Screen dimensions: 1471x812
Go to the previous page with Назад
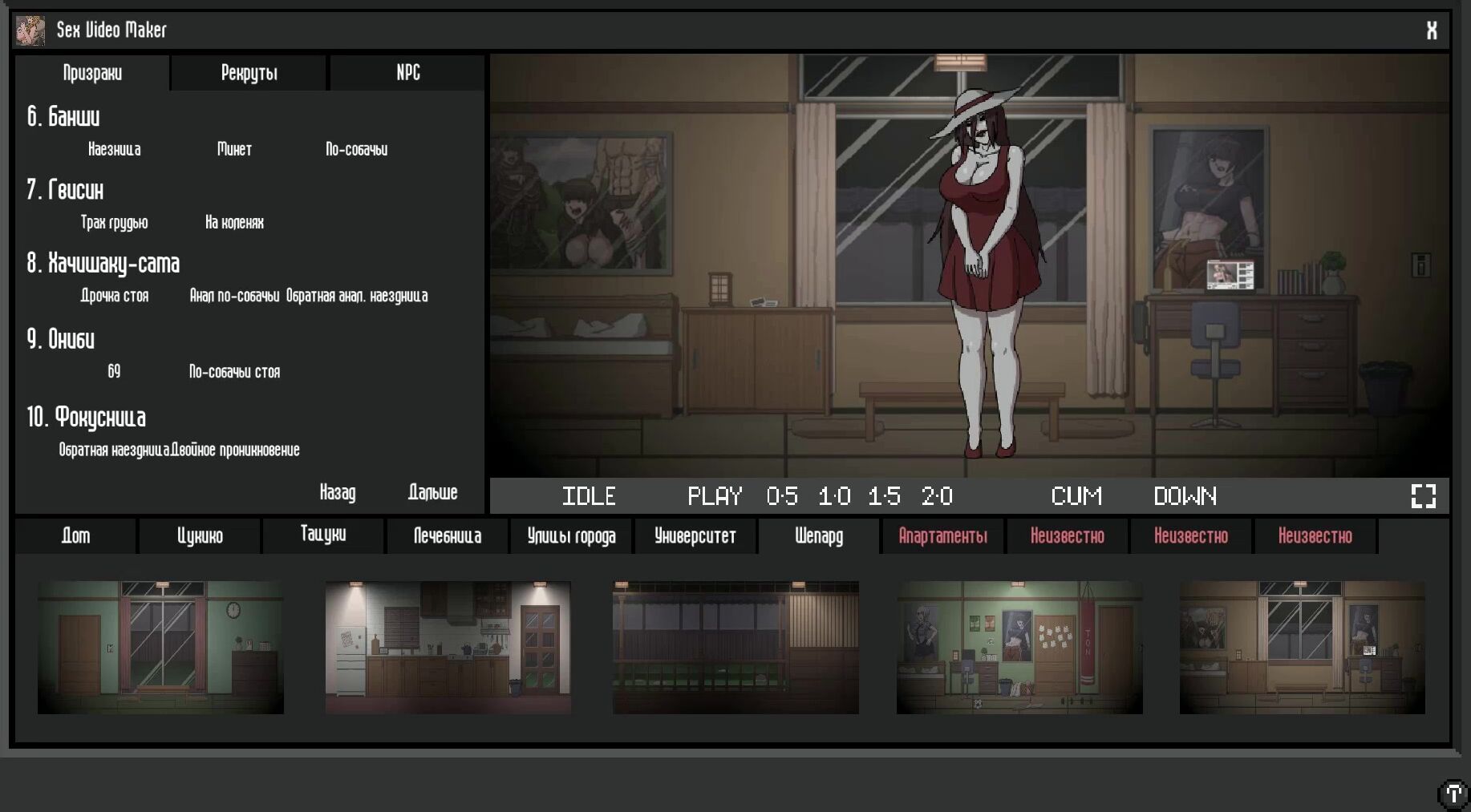tap(337, 492)
